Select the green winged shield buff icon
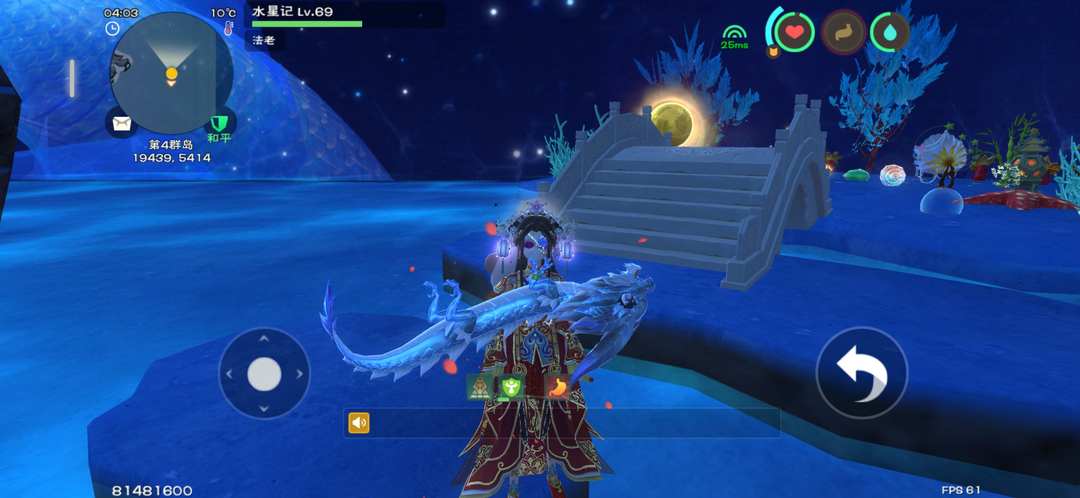Viewport: 1080px width, 498px height. point(512,387)
